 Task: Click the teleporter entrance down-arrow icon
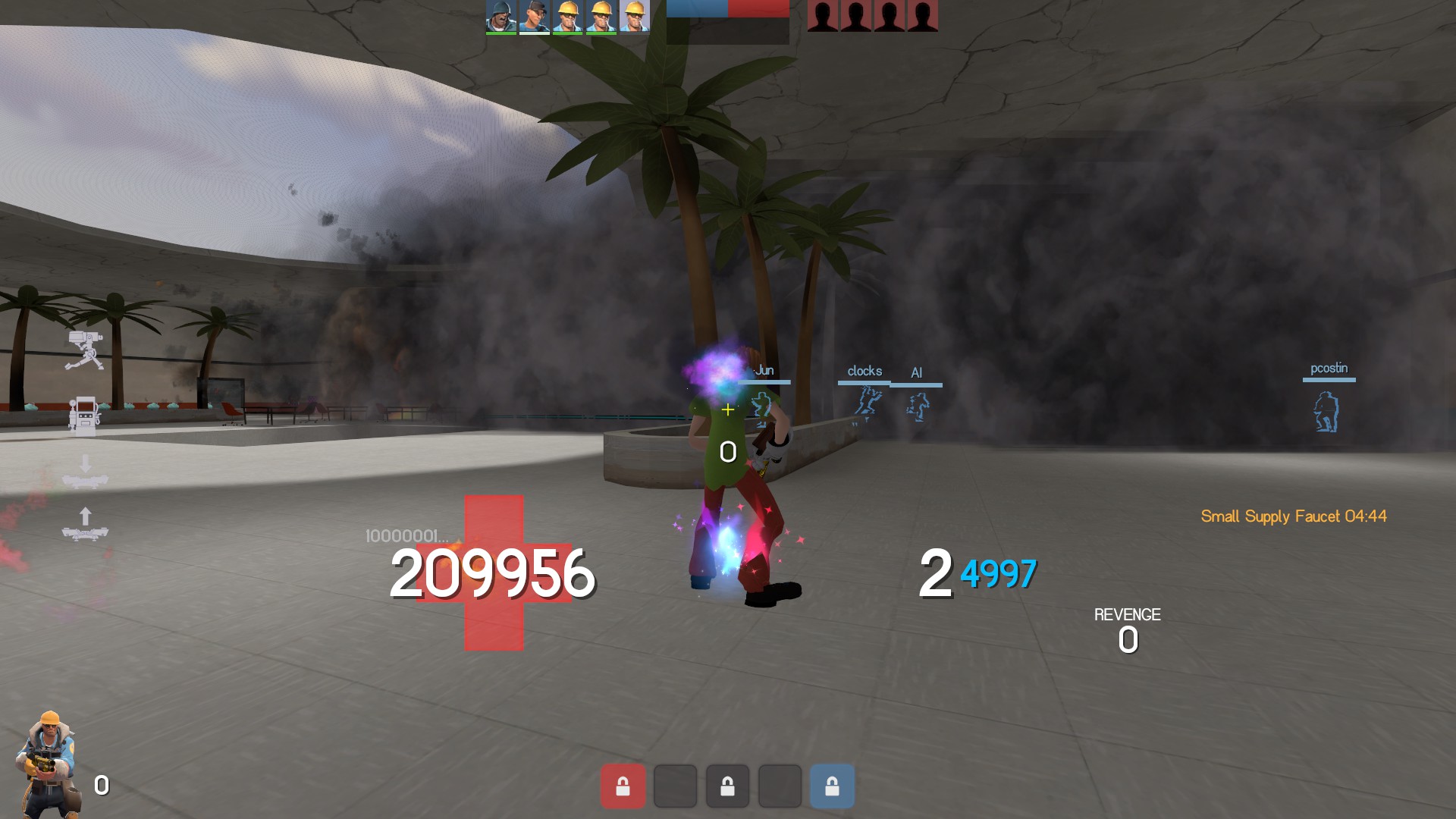[x=85, y=472]
